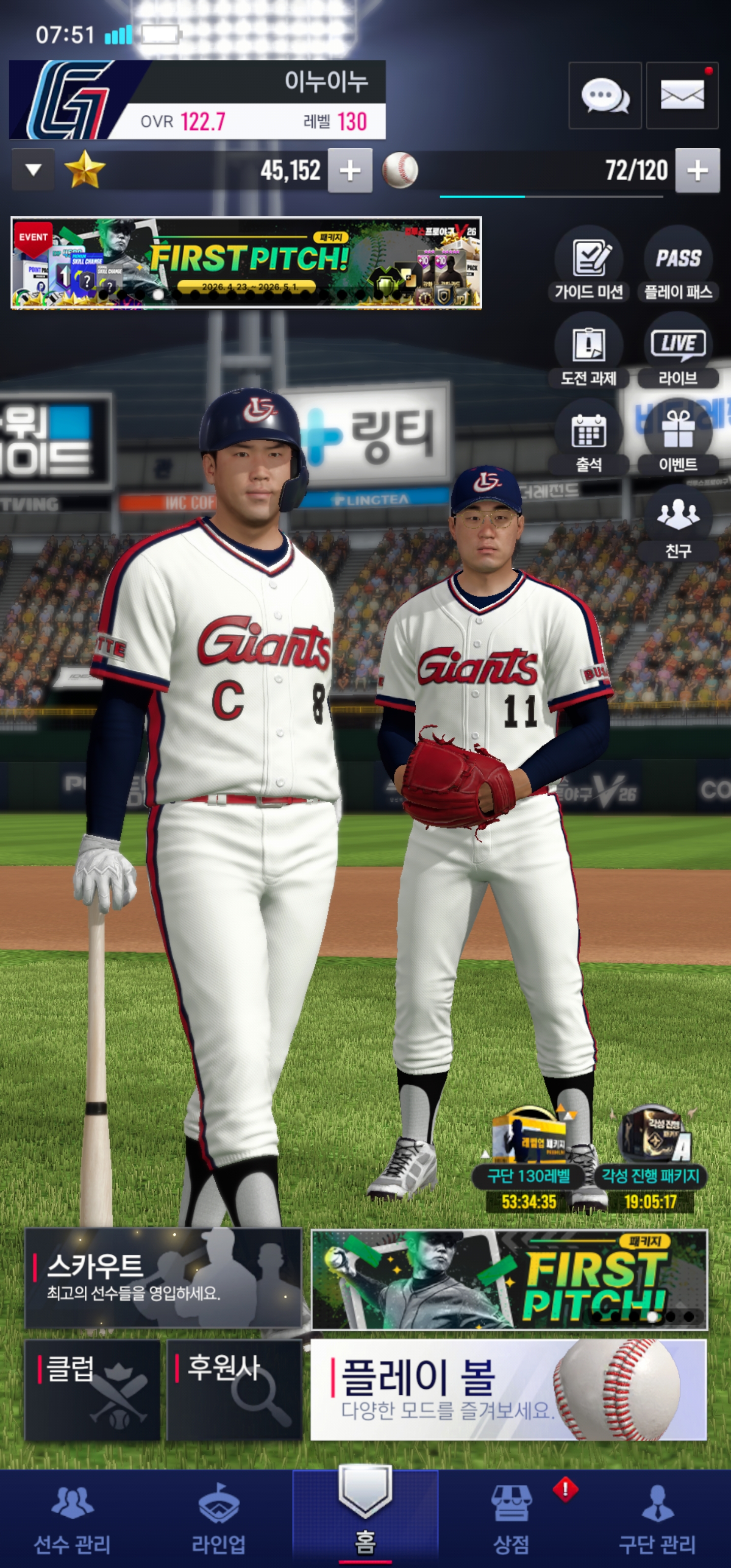Image resolution: width=731 pixels, height=1568 pixels.
Task: Start 플레이 볼 play ball modes
Action: 508,1390
